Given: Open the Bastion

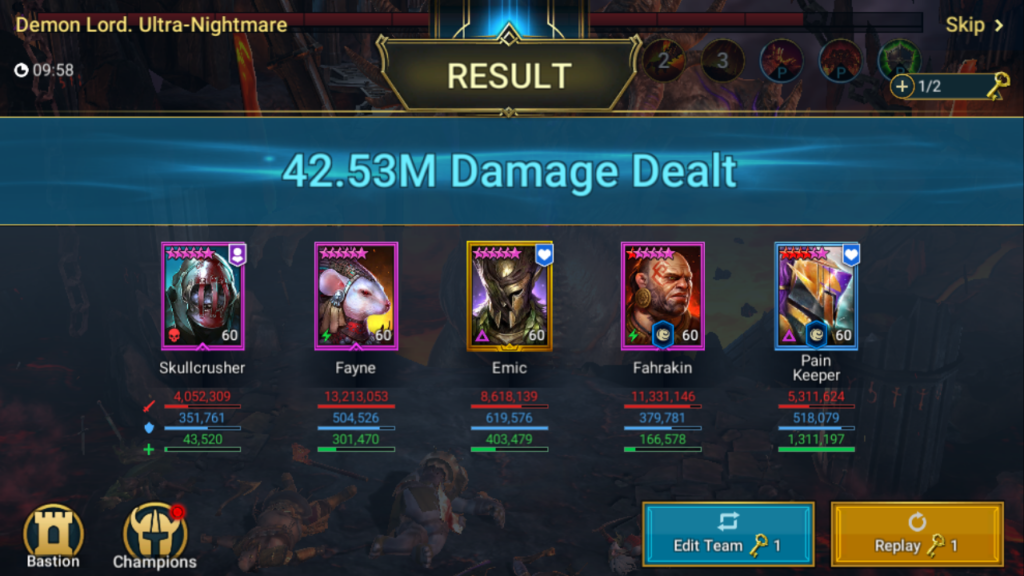Looking at the screenshot, I should 53,533.
